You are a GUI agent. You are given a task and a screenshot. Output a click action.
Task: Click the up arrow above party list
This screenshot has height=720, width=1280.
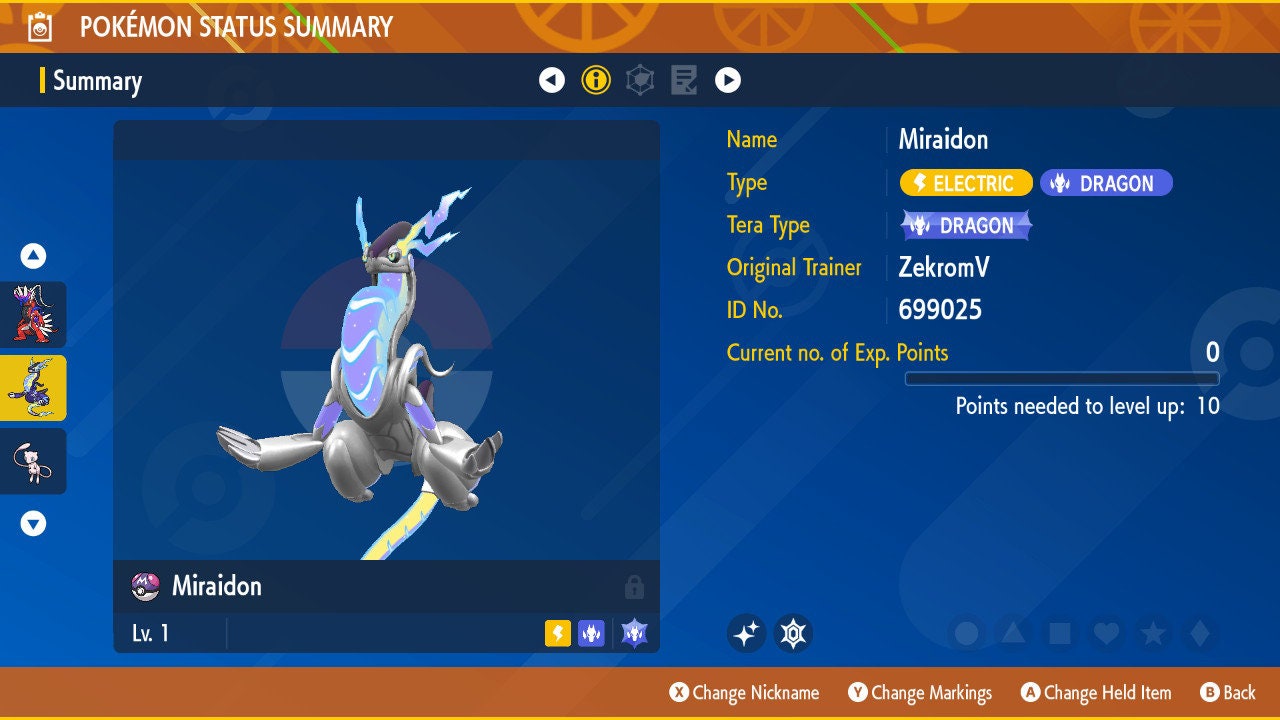click(33, 256)
